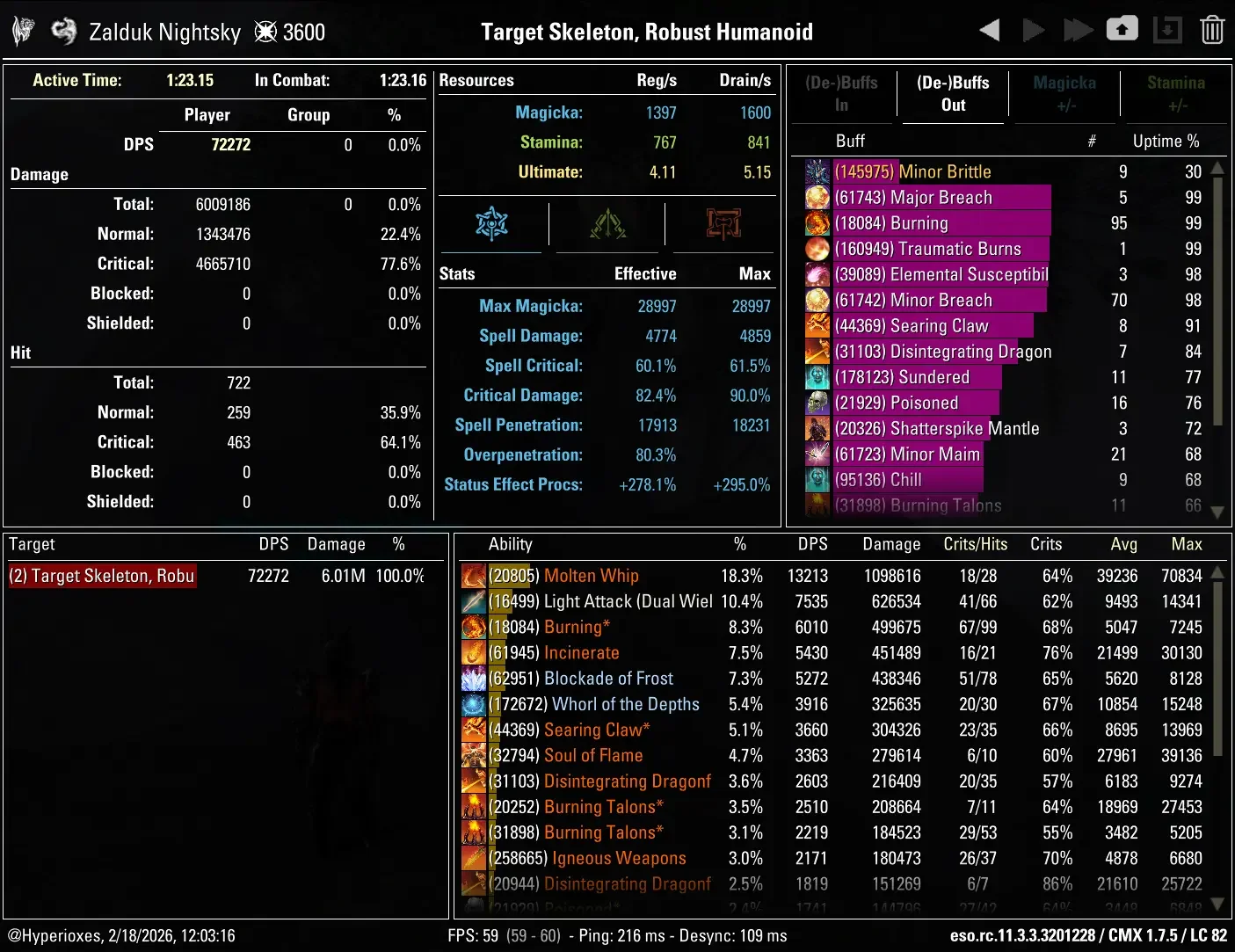Go to previous fight with back arrow
The height and width of the screenshot is (952, 1235).
(x=988, y=29)
